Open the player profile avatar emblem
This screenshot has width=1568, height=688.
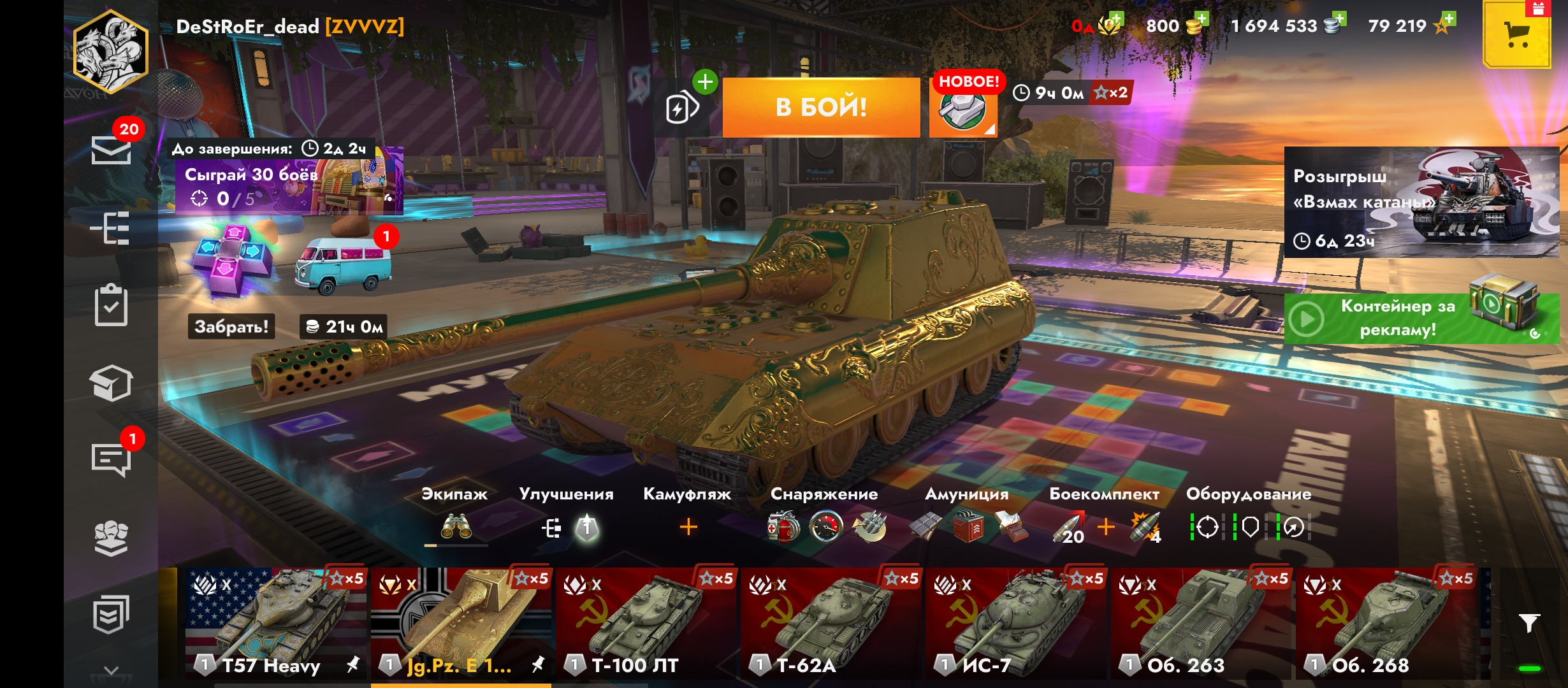111,52
